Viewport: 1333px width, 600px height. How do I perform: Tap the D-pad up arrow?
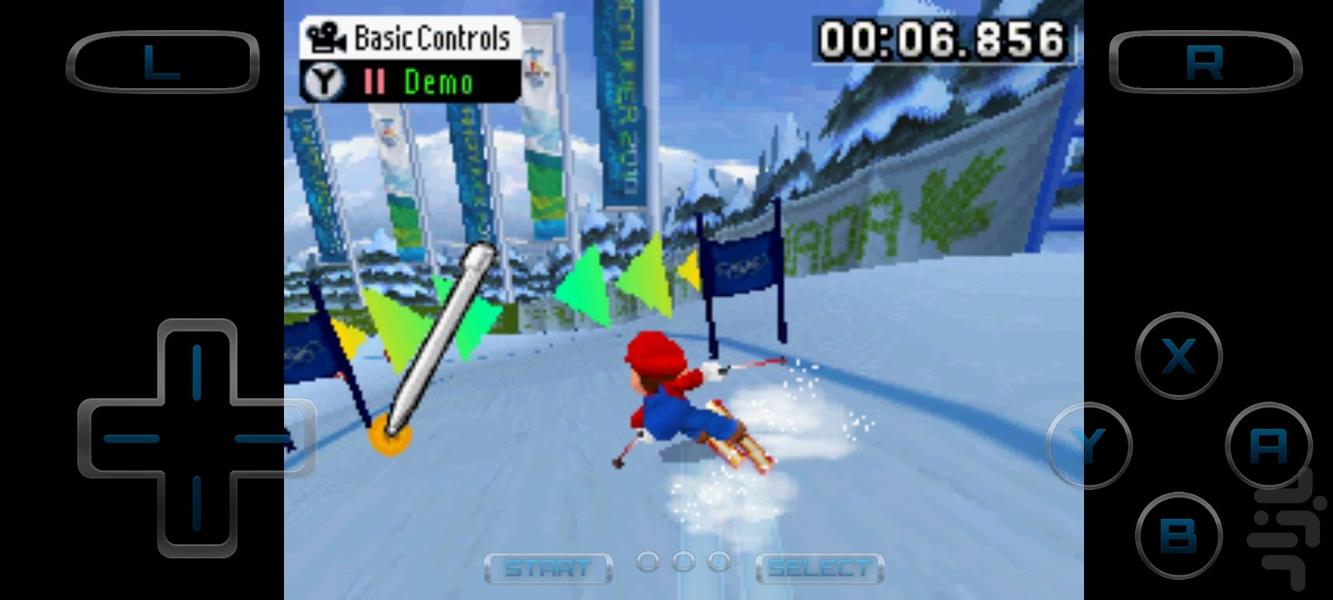[196, 367]
